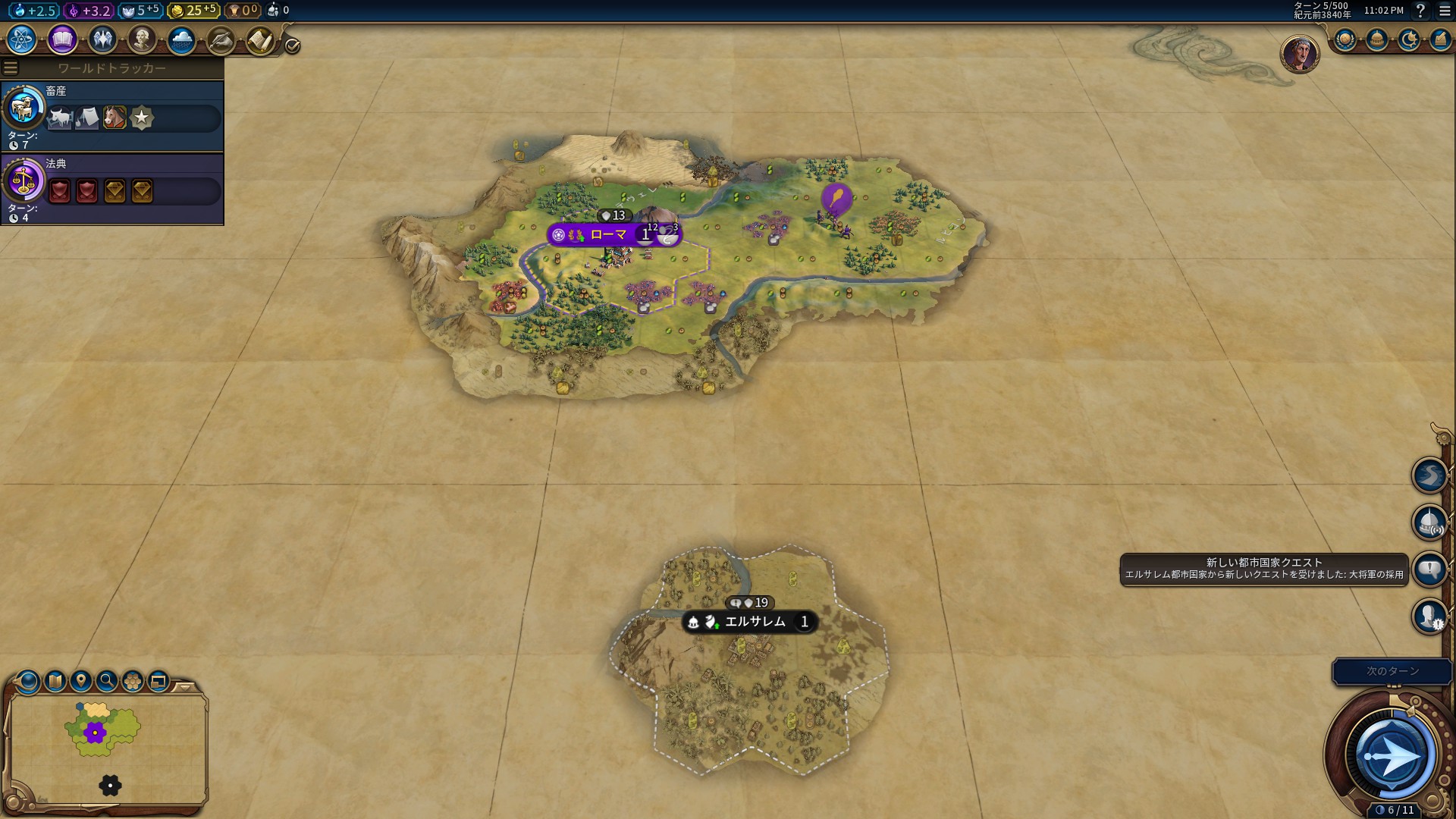This screenshot has width=1456, height=819.
Task: Toggle the ワールドトラッカー list menu button
Action: pos(11,68)
